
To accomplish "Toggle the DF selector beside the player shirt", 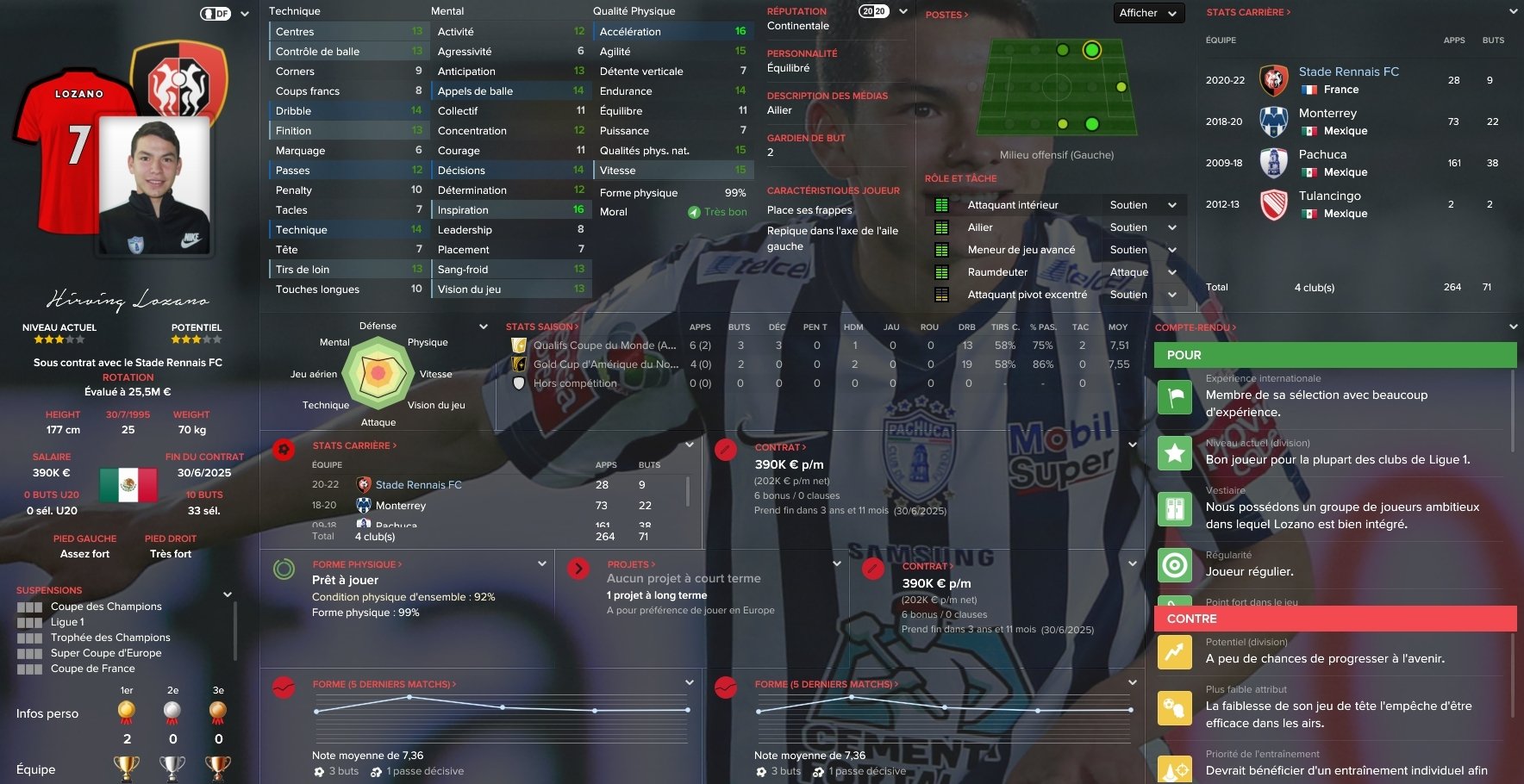I will pyautogui.click(x=215, y=14).
